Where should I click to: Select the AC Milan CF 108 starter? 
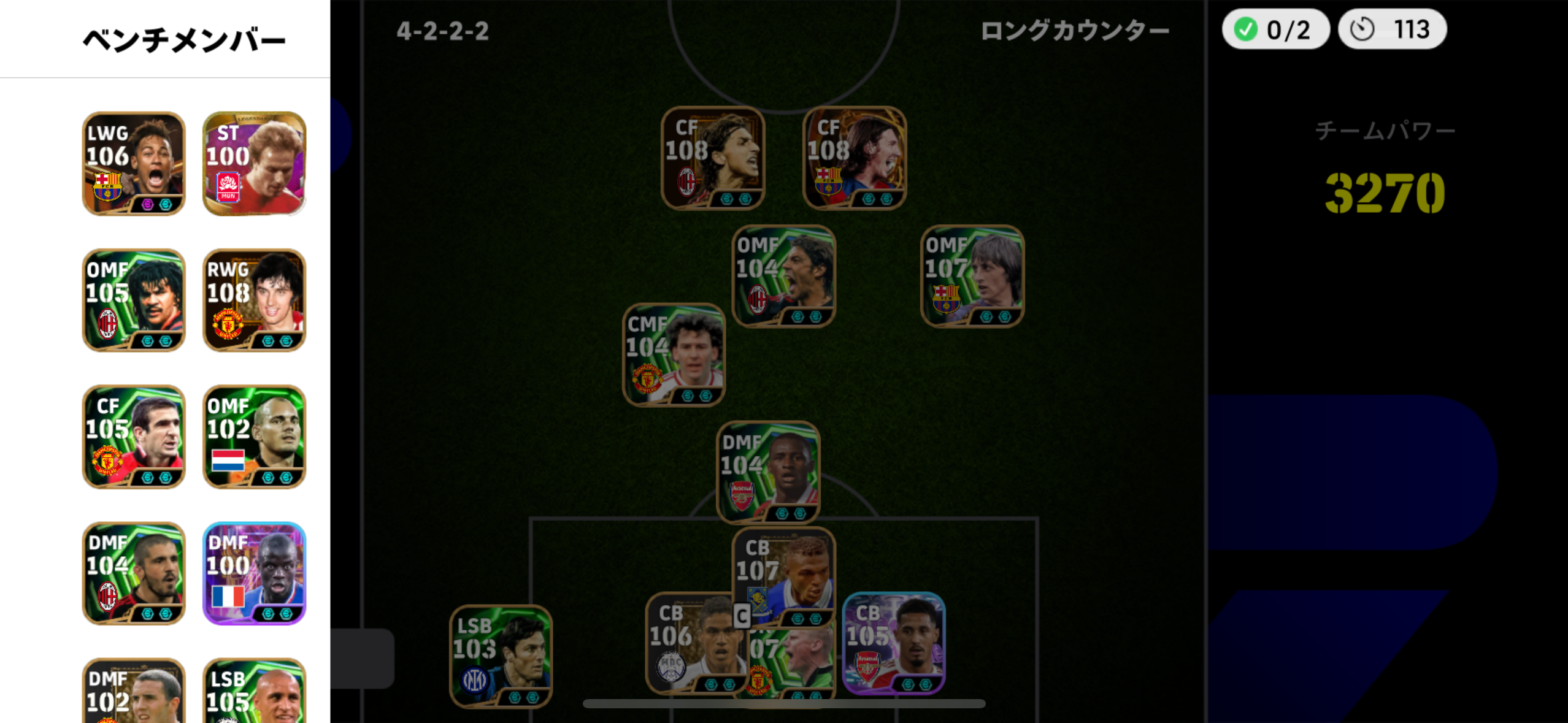(712, 158)
